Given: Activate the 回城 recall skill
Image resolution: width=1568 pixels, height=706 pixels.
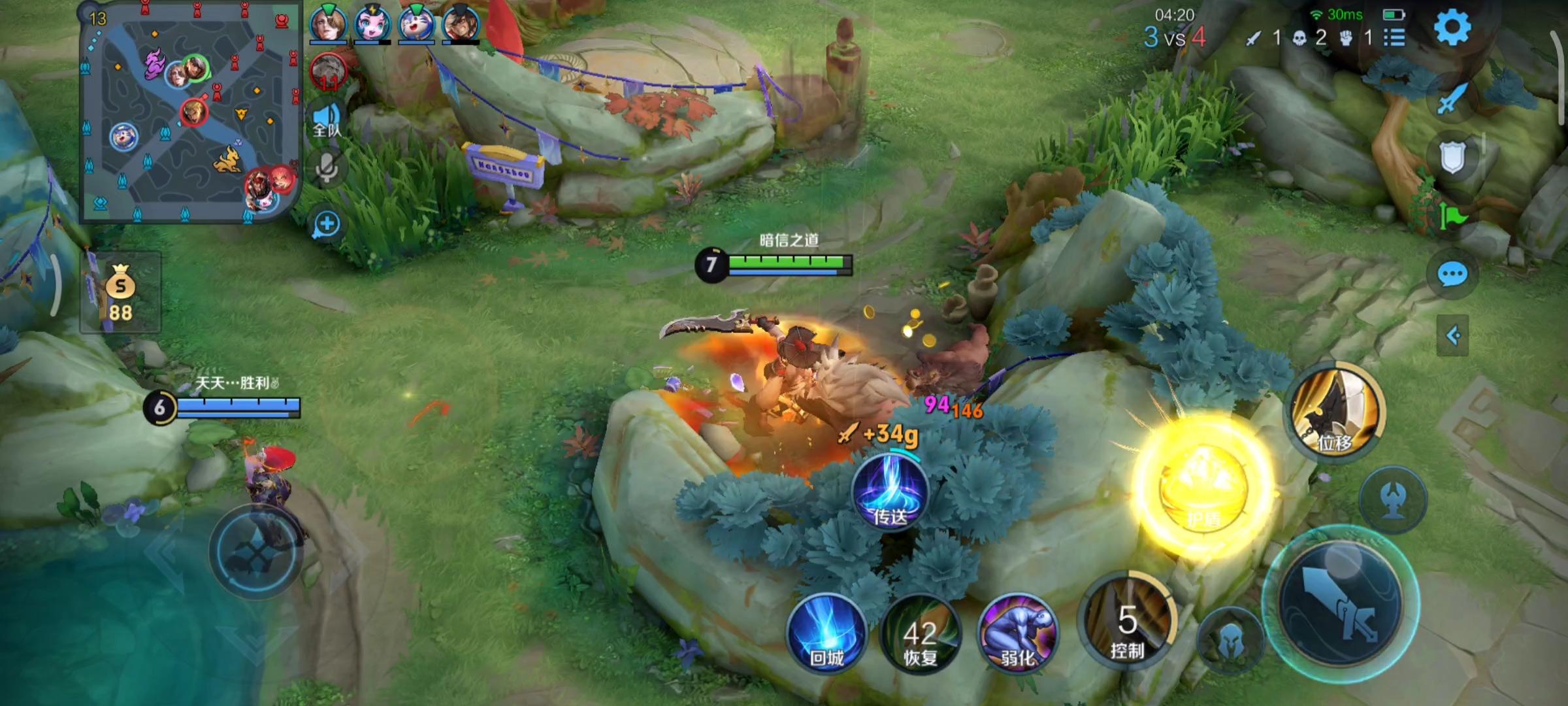Looking at the screenshot, I should [x=827, y=632].
